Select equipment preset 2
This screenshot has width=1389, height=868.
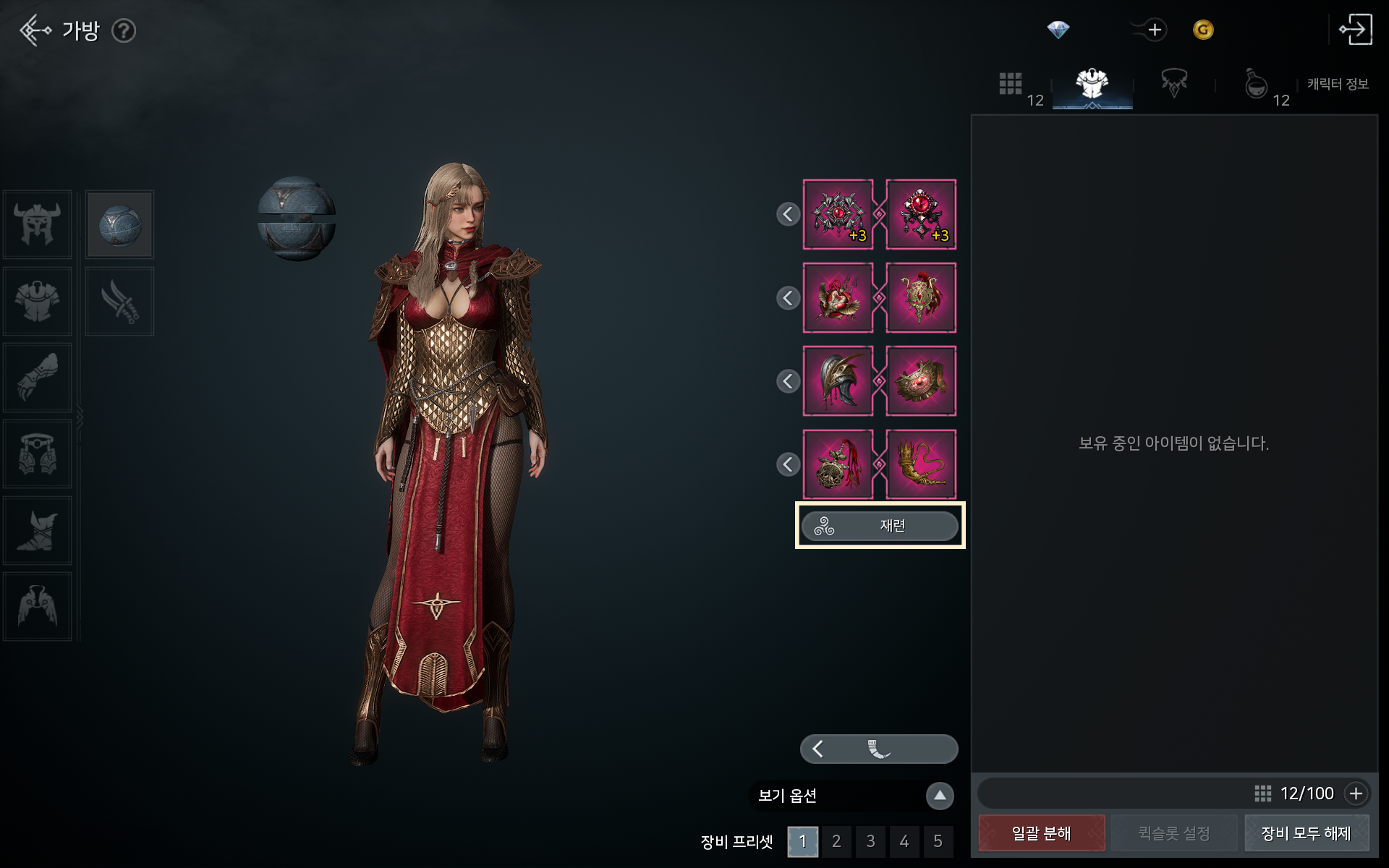pos(836,841)
